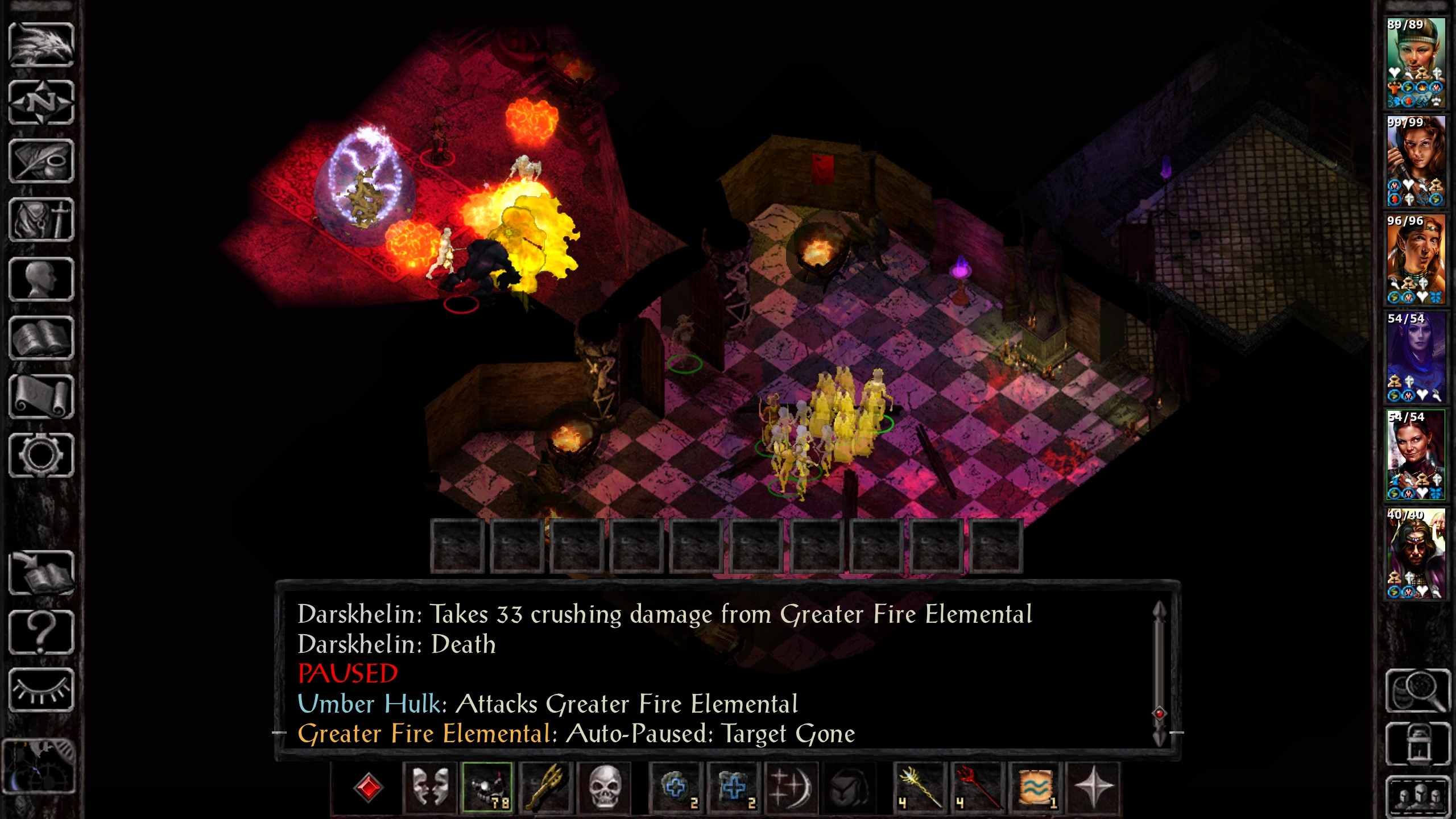Open the inventory helmet and sword icon

[41, 220]
